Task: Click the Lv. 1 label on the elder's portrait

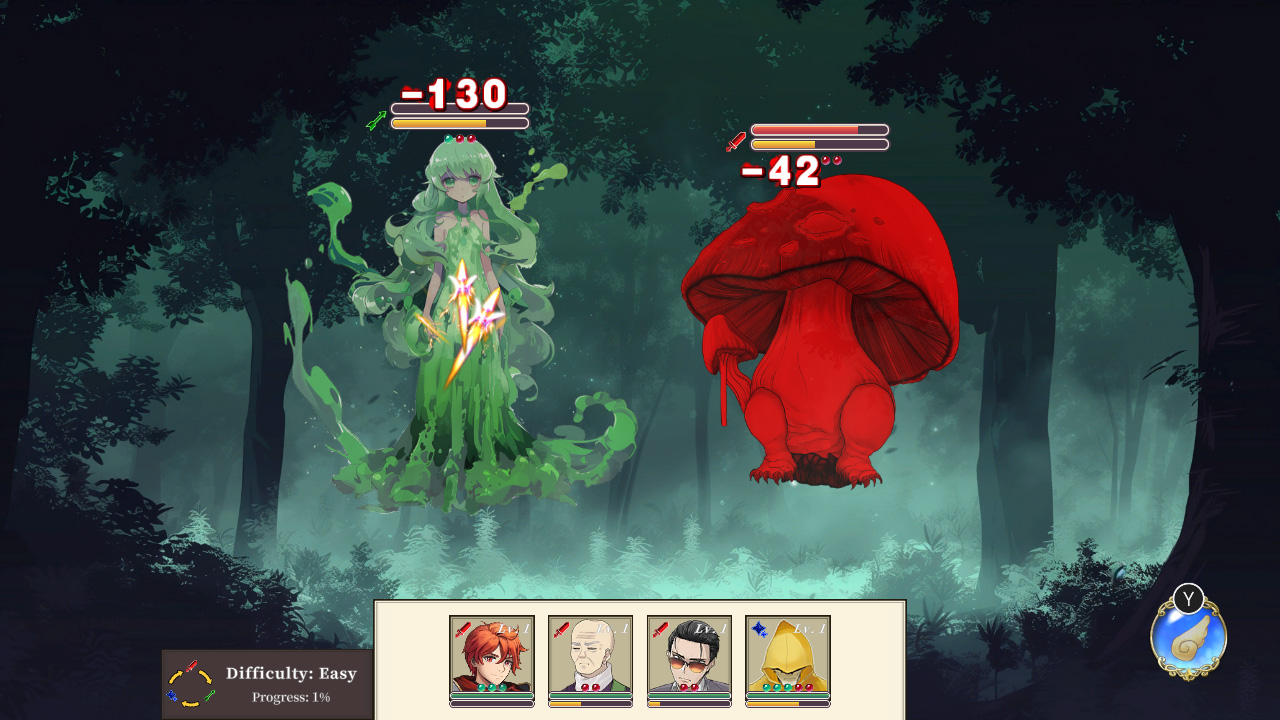Action: click(612, 629)
